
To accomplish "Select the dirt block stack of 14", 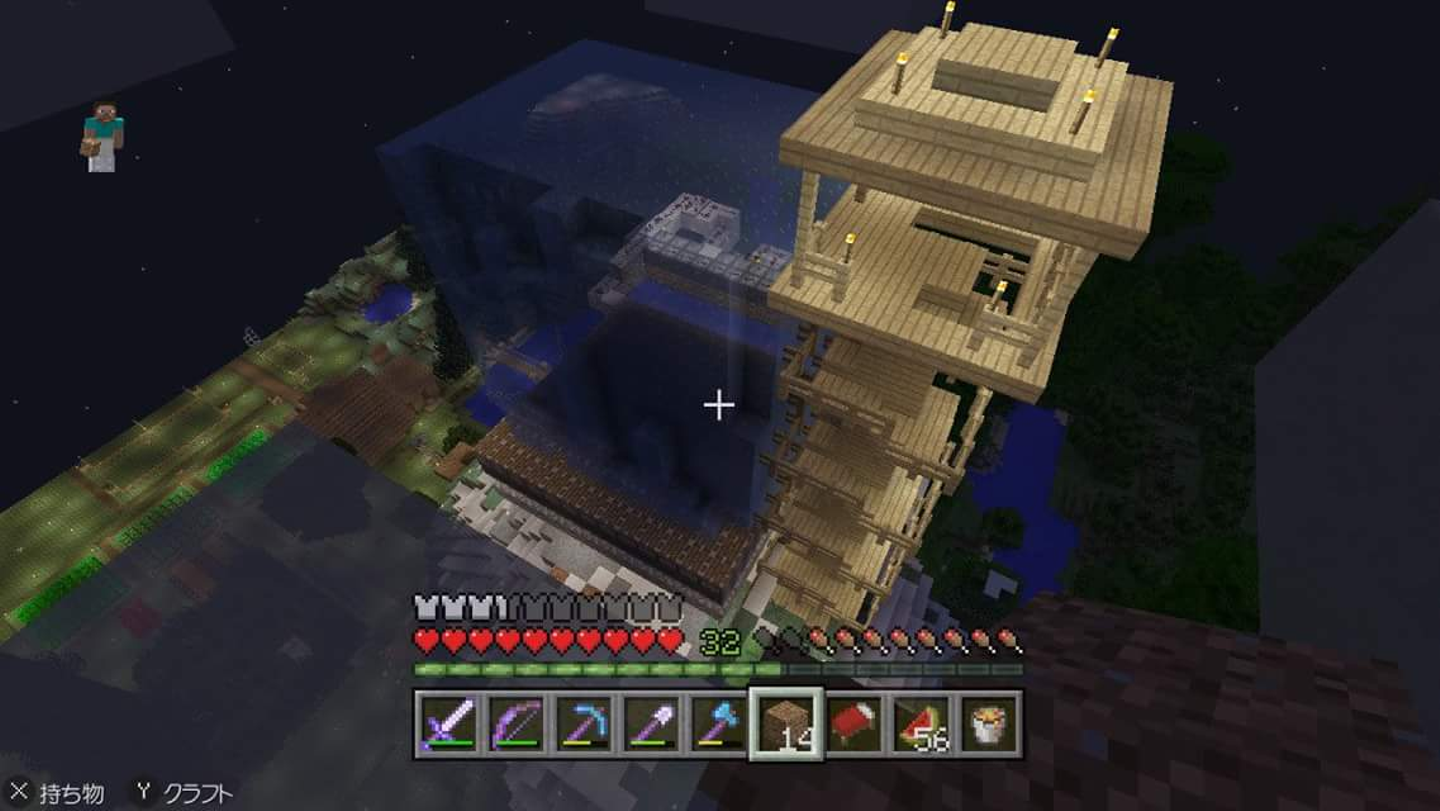I will point(786,723).
